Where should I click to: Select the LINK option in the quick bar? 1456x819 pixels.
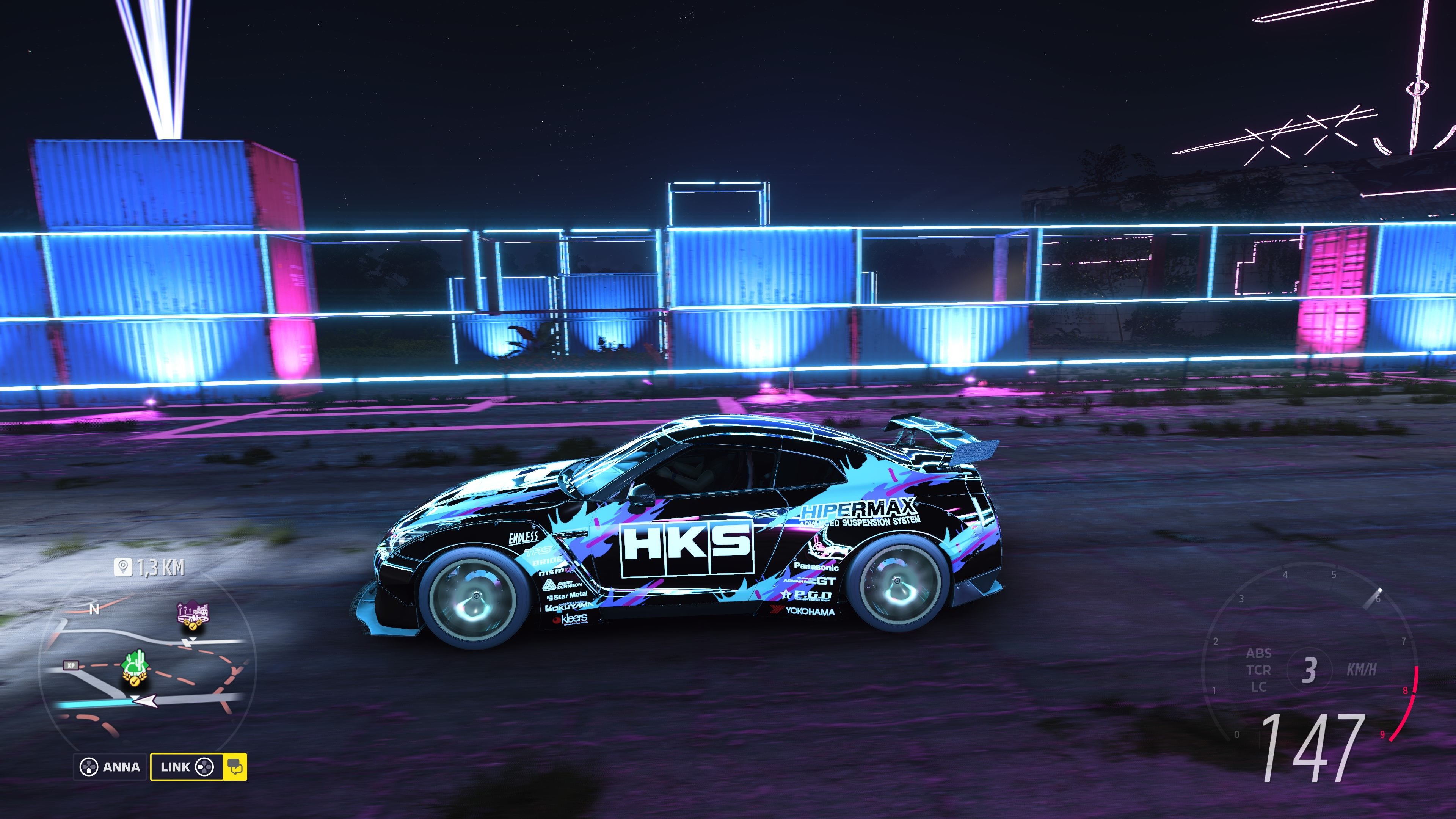click(175, 767)
